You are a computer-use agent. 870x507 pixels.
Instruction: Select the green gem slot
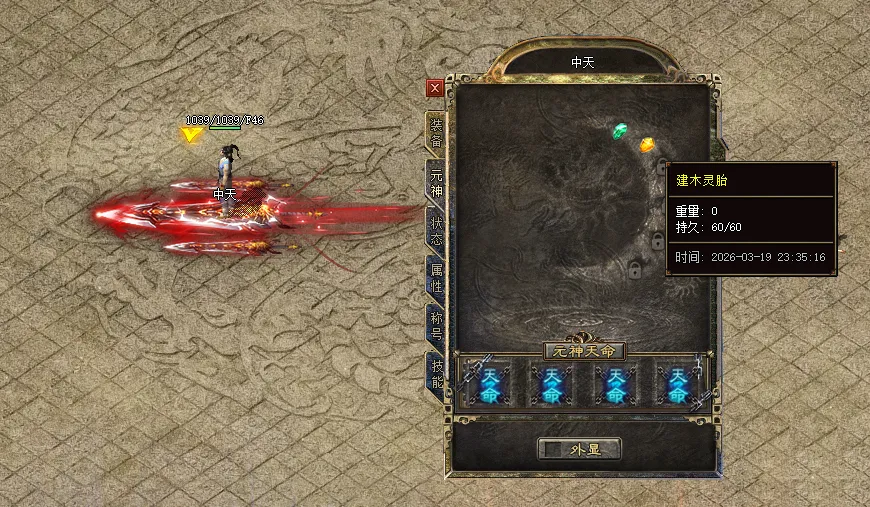click(x=620, y=130)
